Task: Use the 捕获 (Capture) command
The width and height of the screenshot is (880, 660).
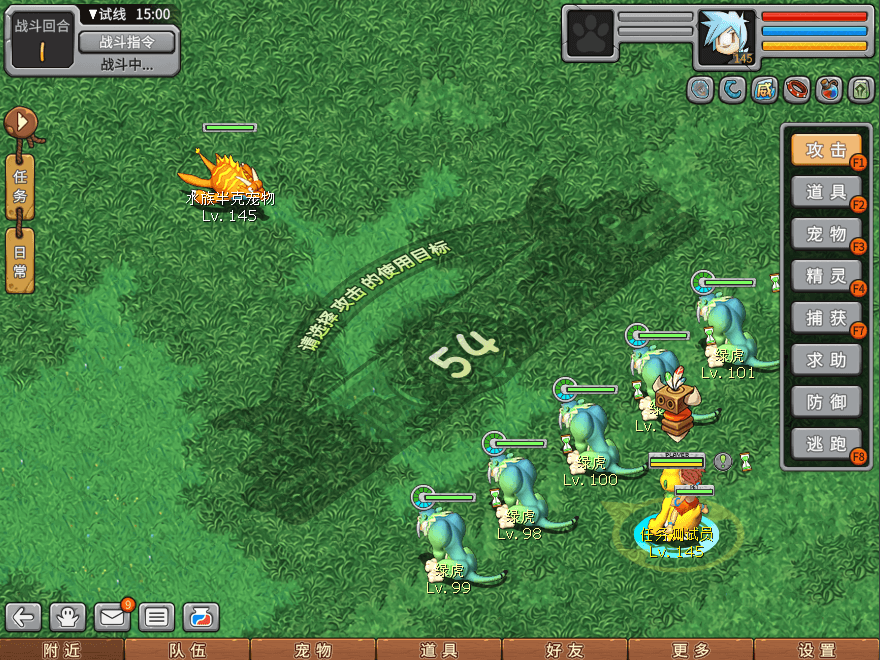Action: [x=826, y=317]
